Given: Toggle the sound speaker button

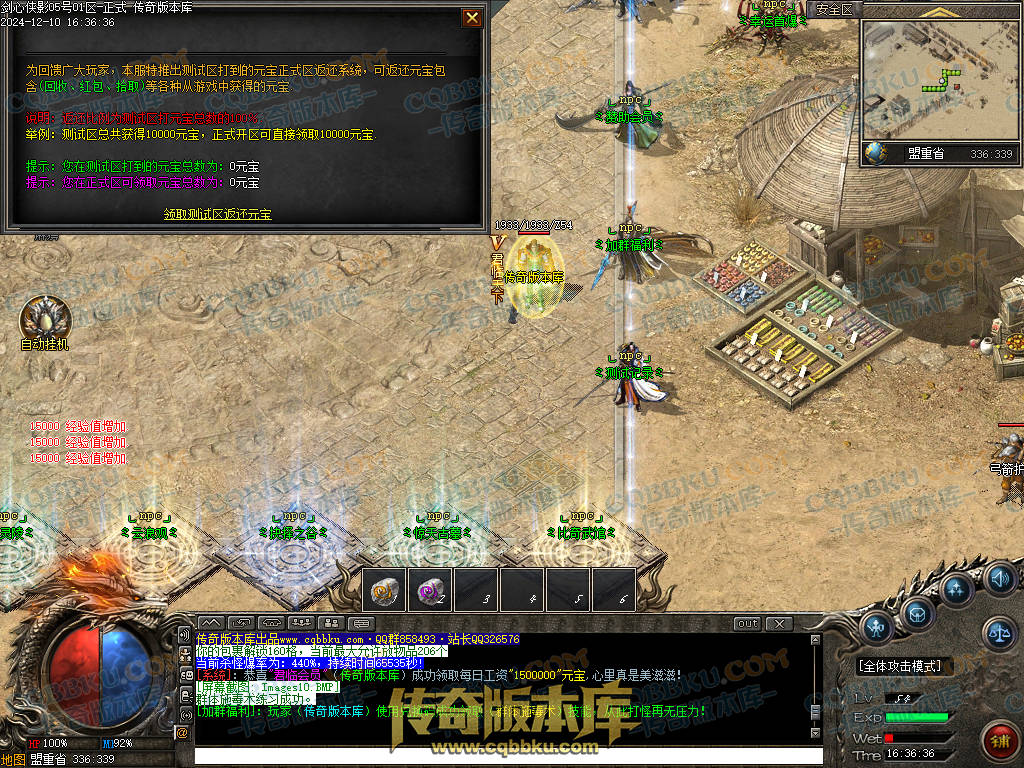Looking at the screenshot, I should [999, 578].
